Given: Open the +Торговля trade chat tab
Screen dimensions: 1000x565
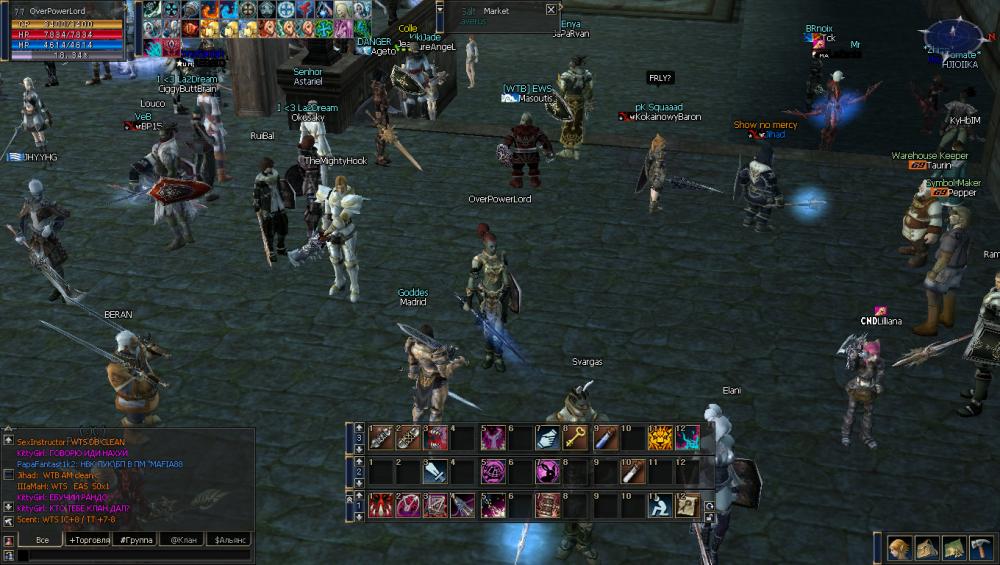Looking at the screenshot, I should pos(88,540).
